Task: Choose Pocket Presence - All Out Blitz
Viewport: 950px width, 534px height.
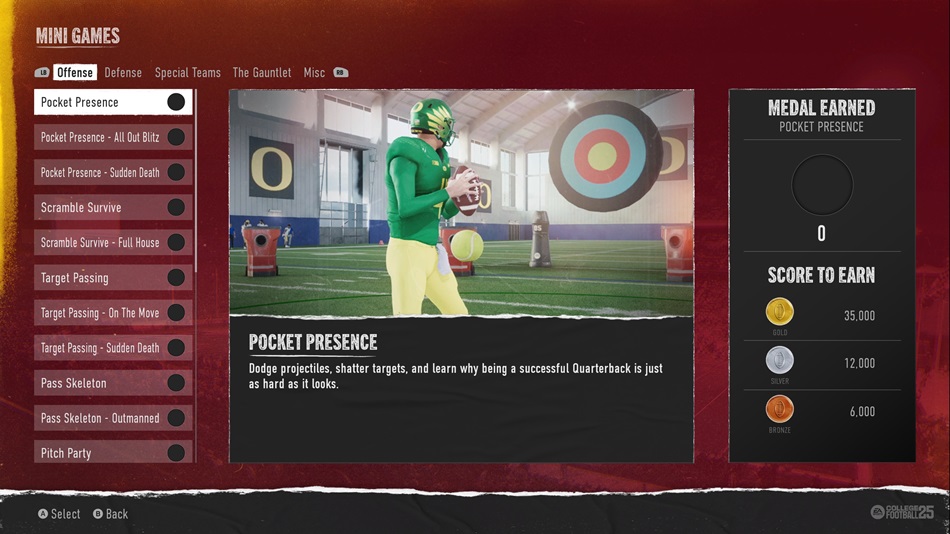Action: coord(113,137)
